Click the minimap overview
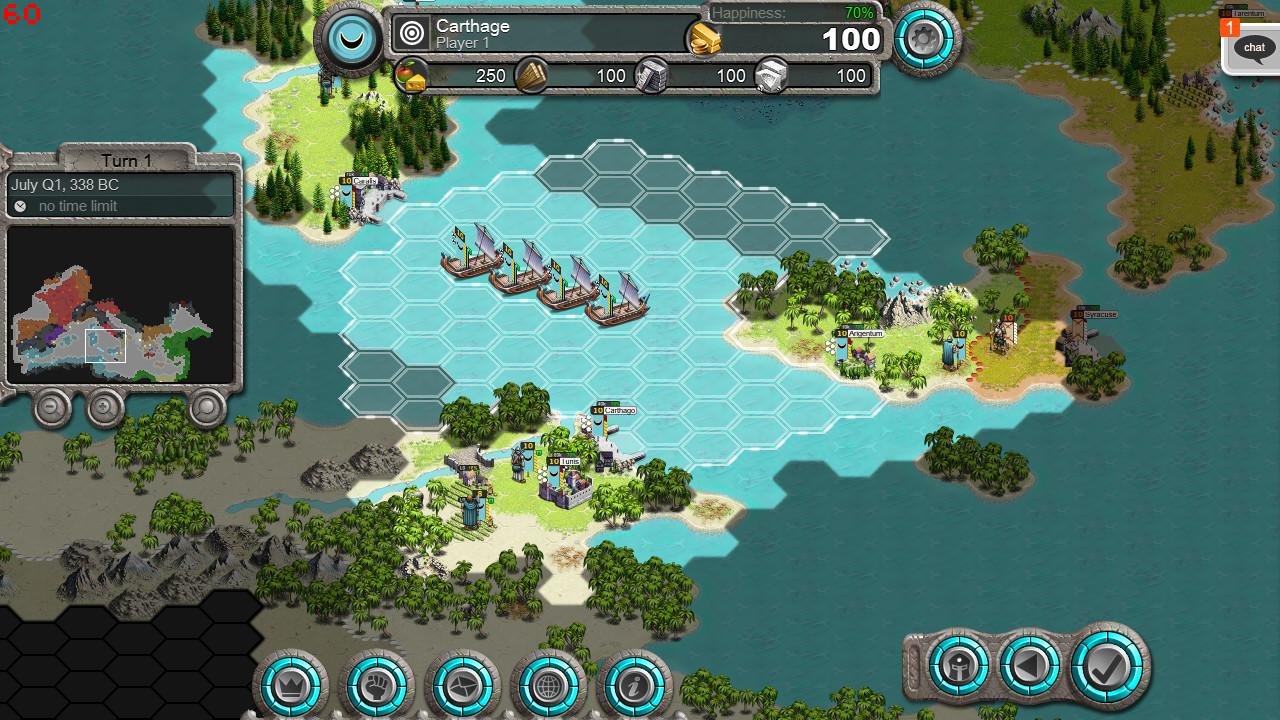This screenshot has height=720, width=1280. (x=120, y=305)
